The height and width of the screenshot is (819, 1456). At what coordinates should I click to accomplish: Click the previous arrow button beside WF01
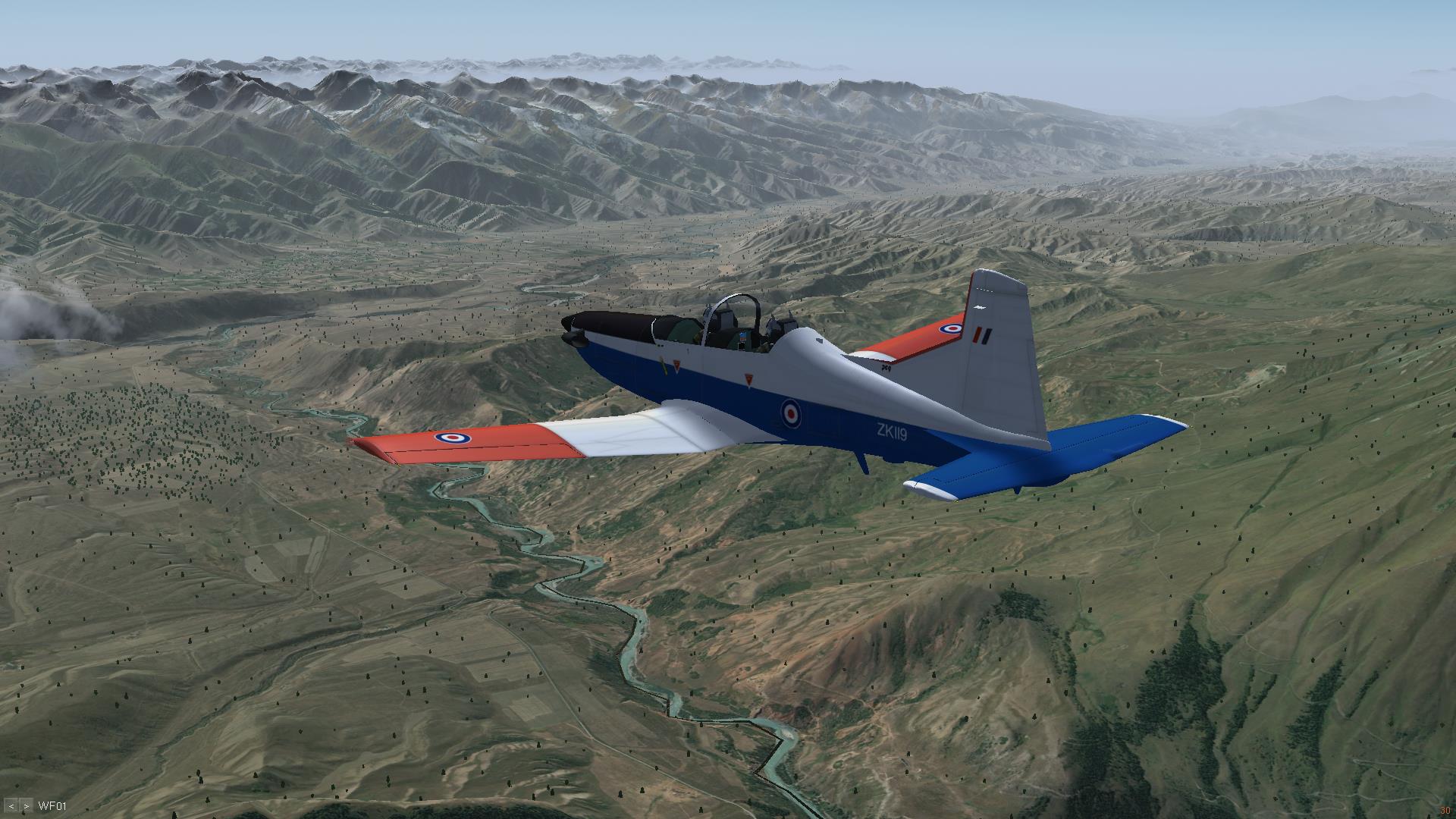pos(11,806)
